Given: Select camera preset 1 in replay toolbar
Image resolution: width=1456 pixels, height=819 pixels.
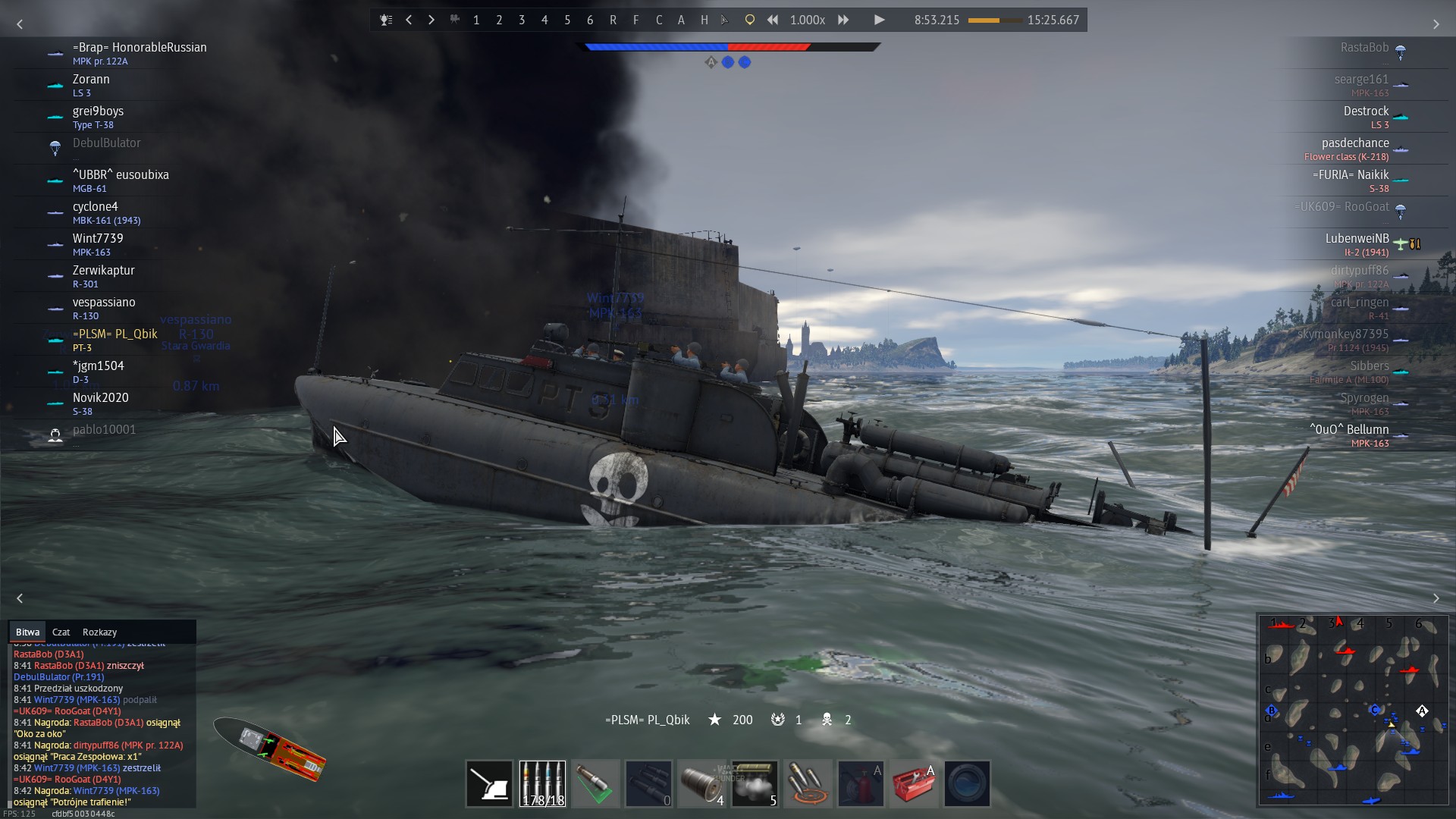Looking at the screenshot, I should tap(476, 20).
